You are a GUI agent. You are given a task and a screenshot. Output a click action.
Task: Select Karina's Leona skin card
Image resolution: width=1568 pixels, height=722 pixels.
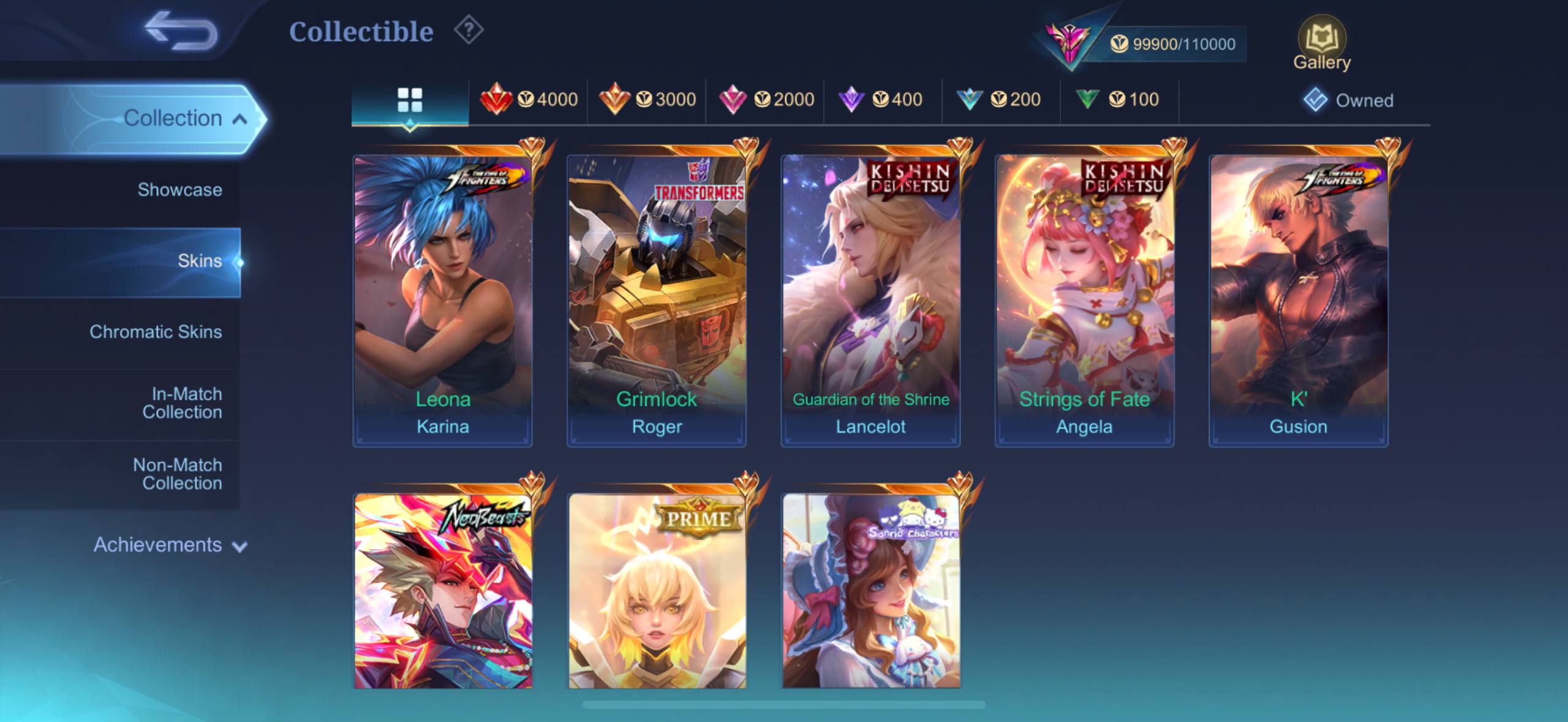[x=442, y=300]
